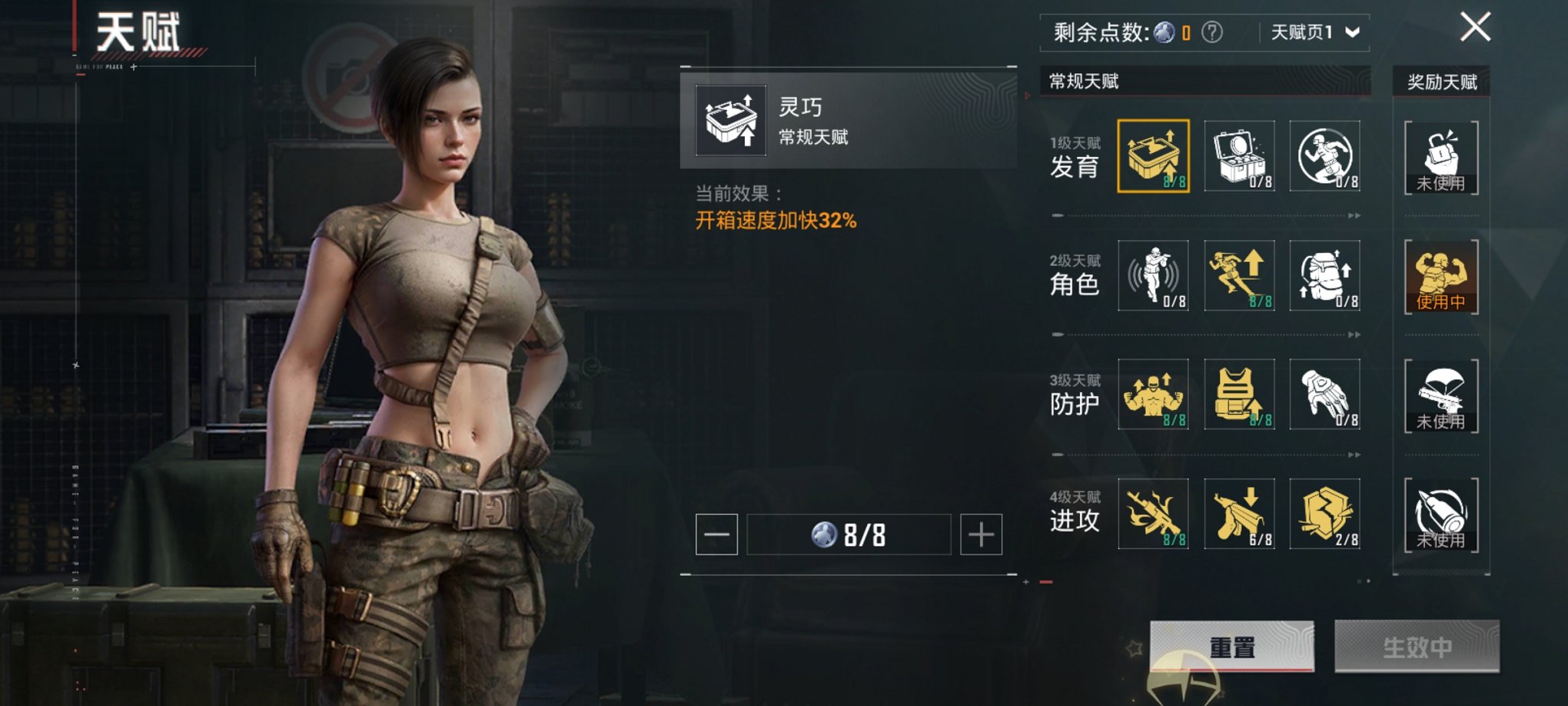Select the 灵巧 open-crate speed talent icon
This screenshot has height=706, width=1568.
(x=1152, y=155)
